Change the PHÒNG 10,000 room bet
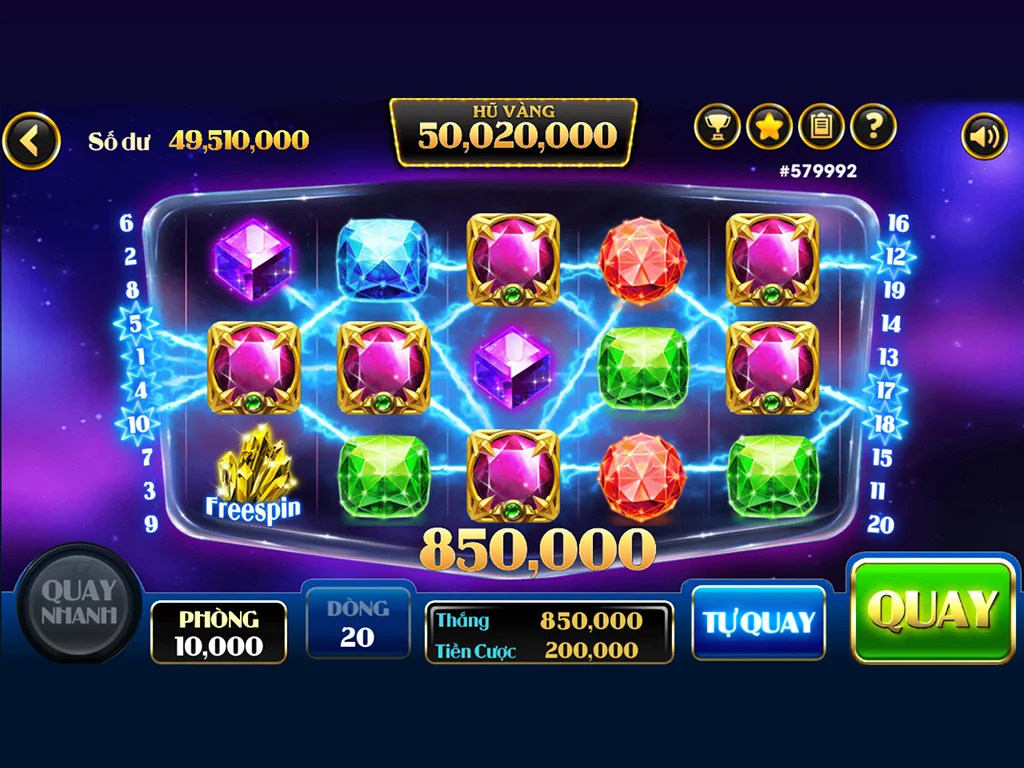1024x768 pixels. tap(218, 632)
